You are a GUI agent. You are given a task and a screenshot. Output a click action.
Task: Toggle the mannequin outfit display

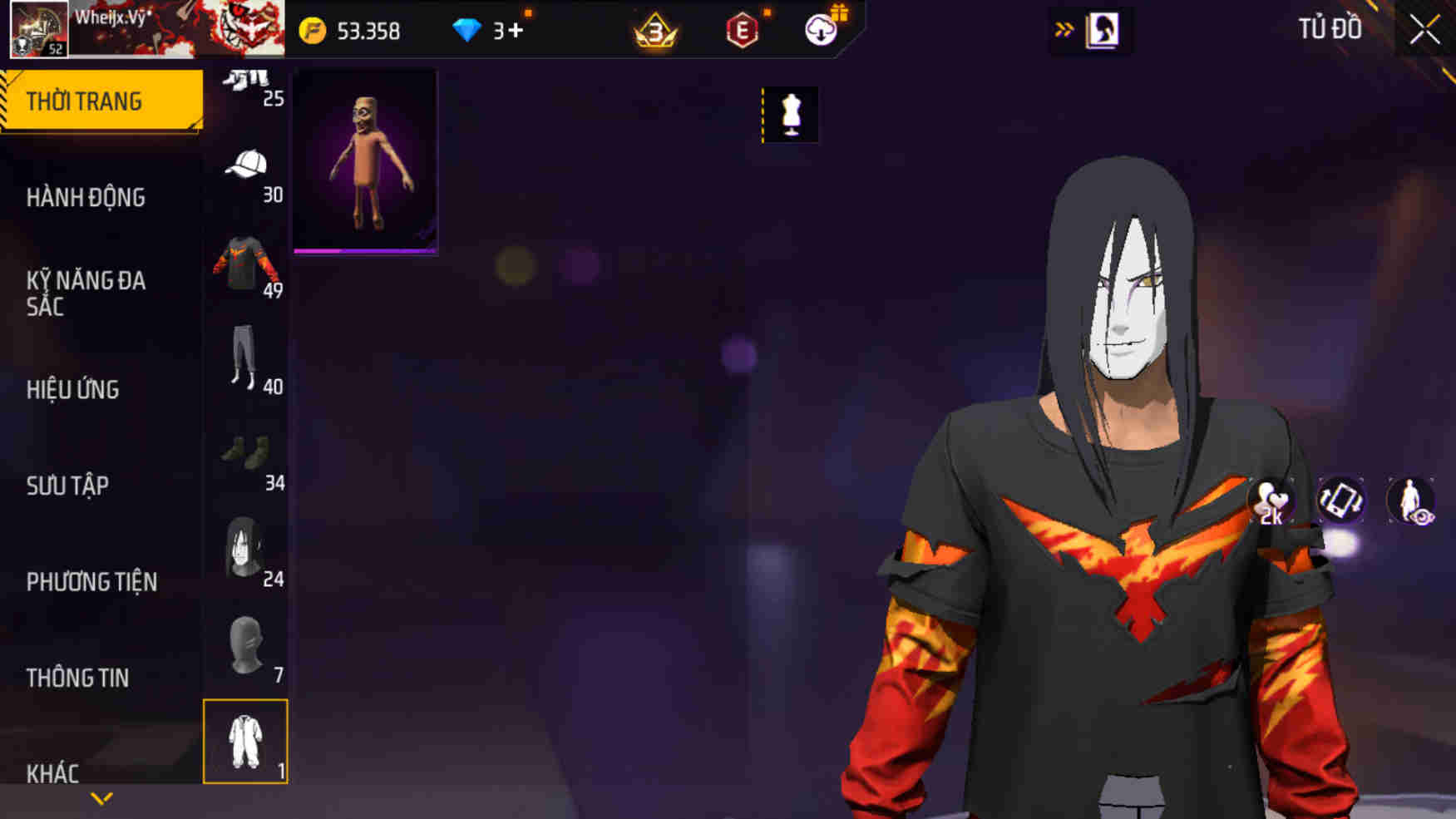point(790,115)
